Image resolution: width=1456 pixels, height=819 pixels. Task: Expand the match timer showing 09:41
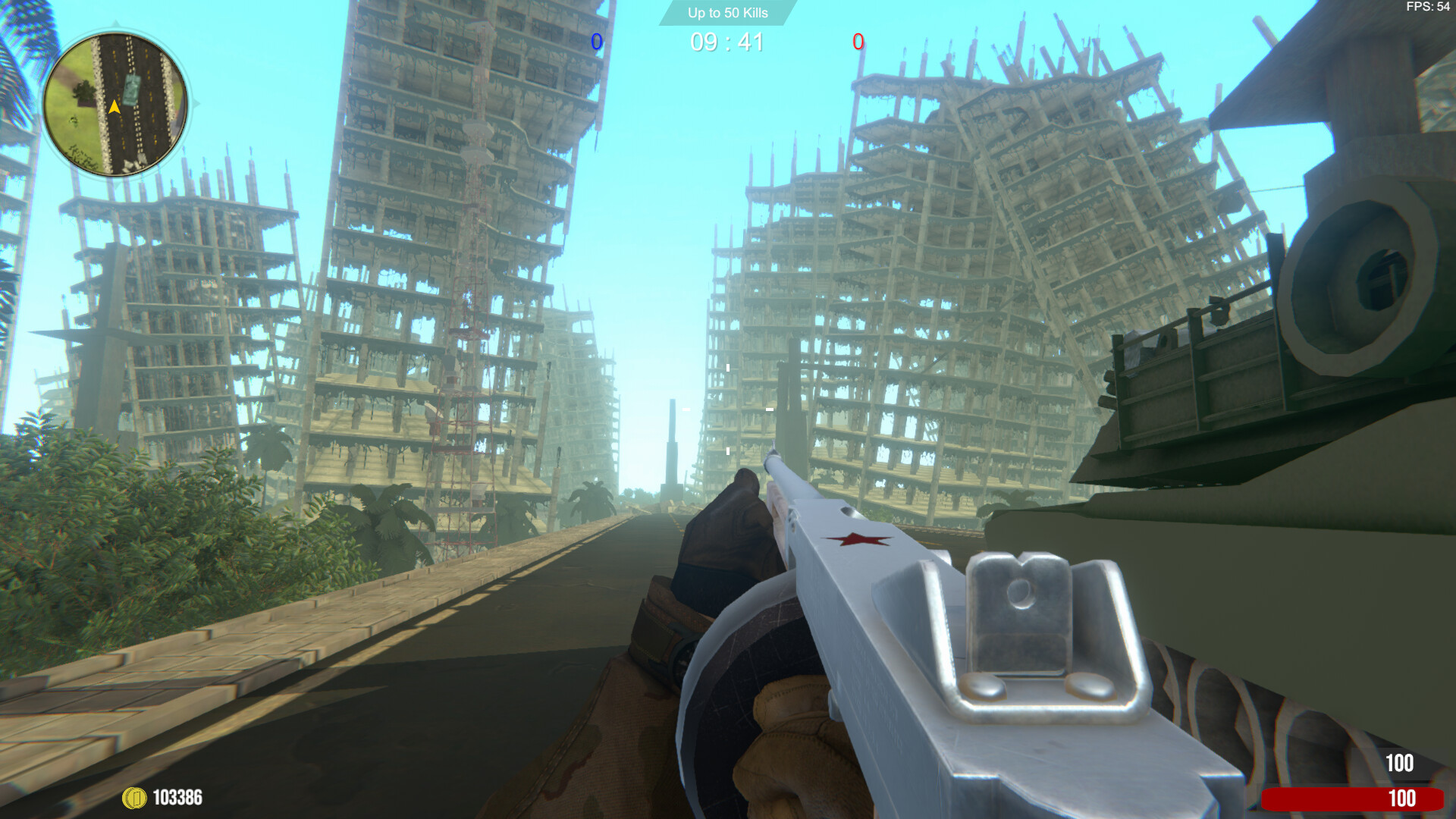[726, 42]
